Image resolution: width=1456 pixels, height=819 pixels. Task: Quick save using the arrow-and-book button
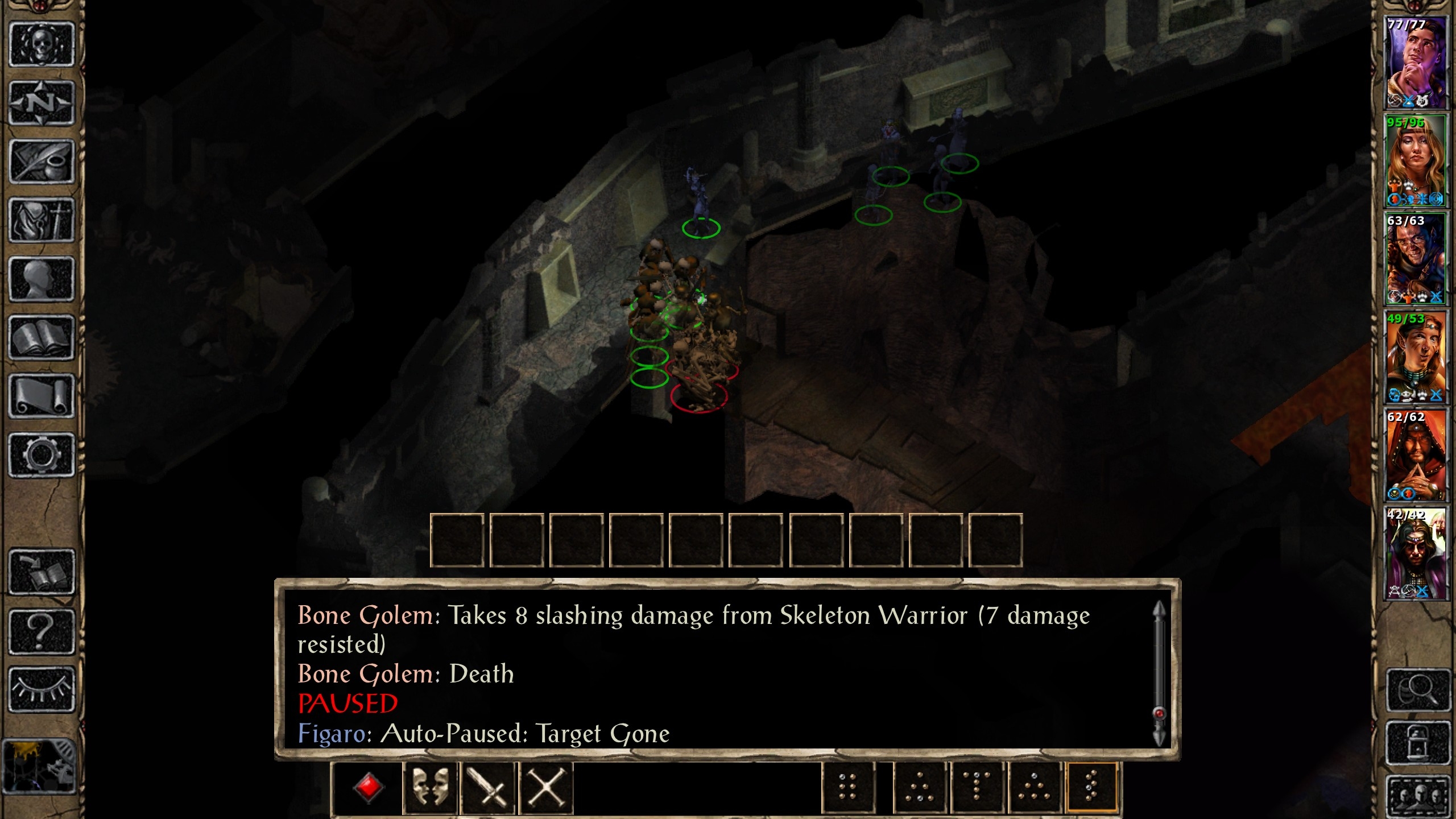[x=42, y=572]
